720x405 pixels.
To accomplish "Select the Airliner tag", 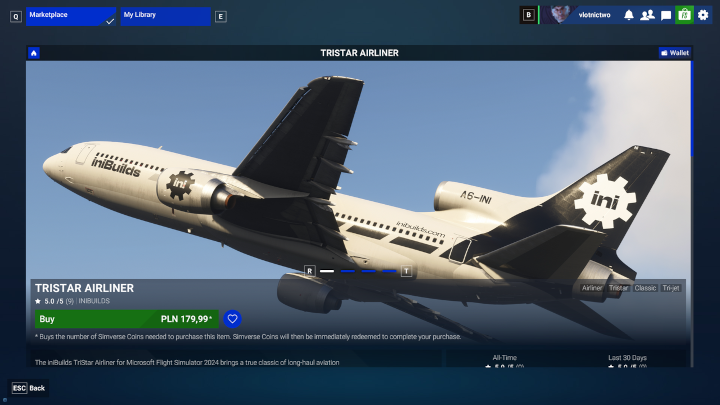I will pyautogui.click(x=593, y=288).
